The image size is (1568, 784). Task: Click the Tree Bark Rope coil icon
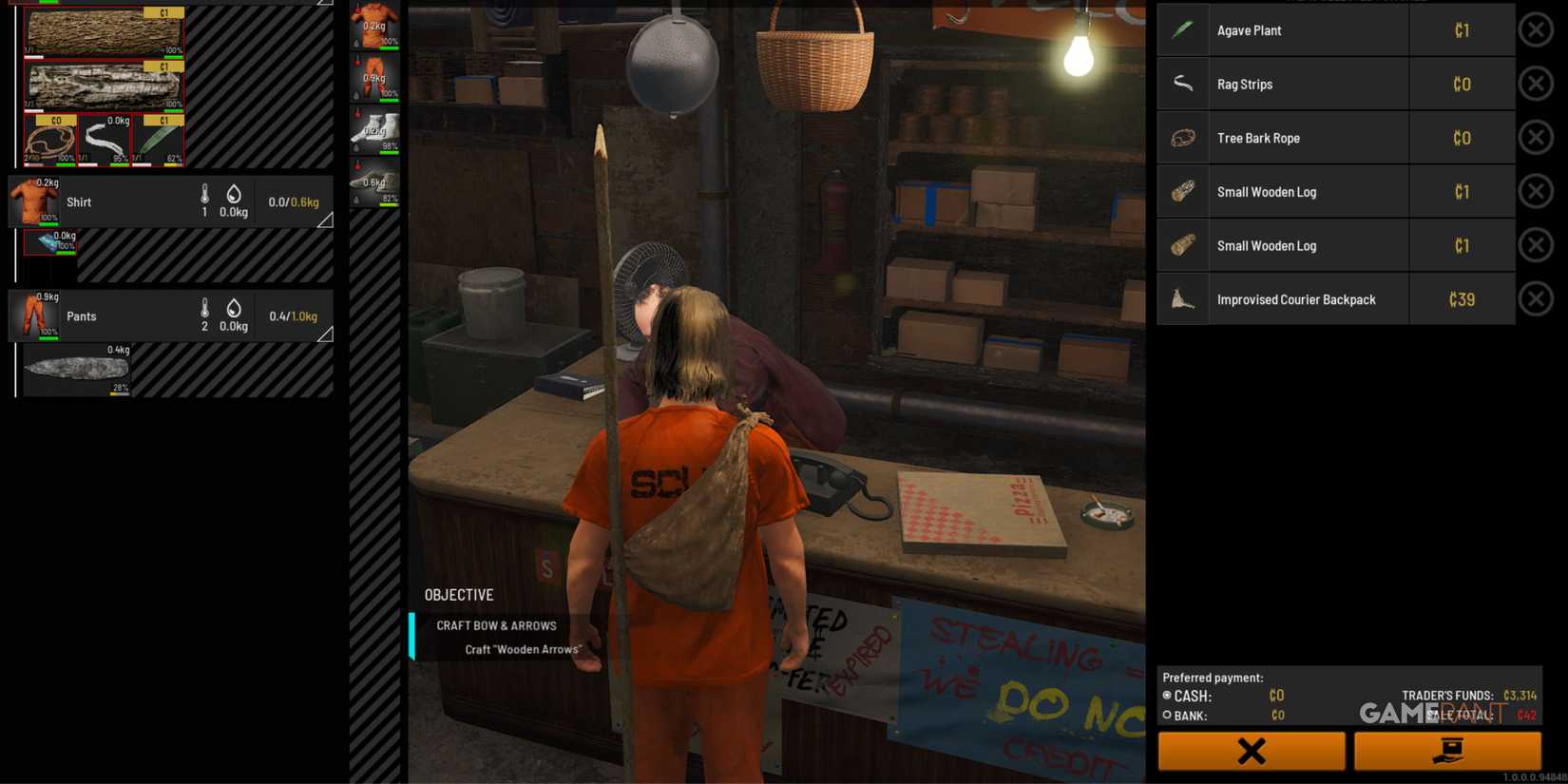pyautogui.click(x=1182, y=138)
